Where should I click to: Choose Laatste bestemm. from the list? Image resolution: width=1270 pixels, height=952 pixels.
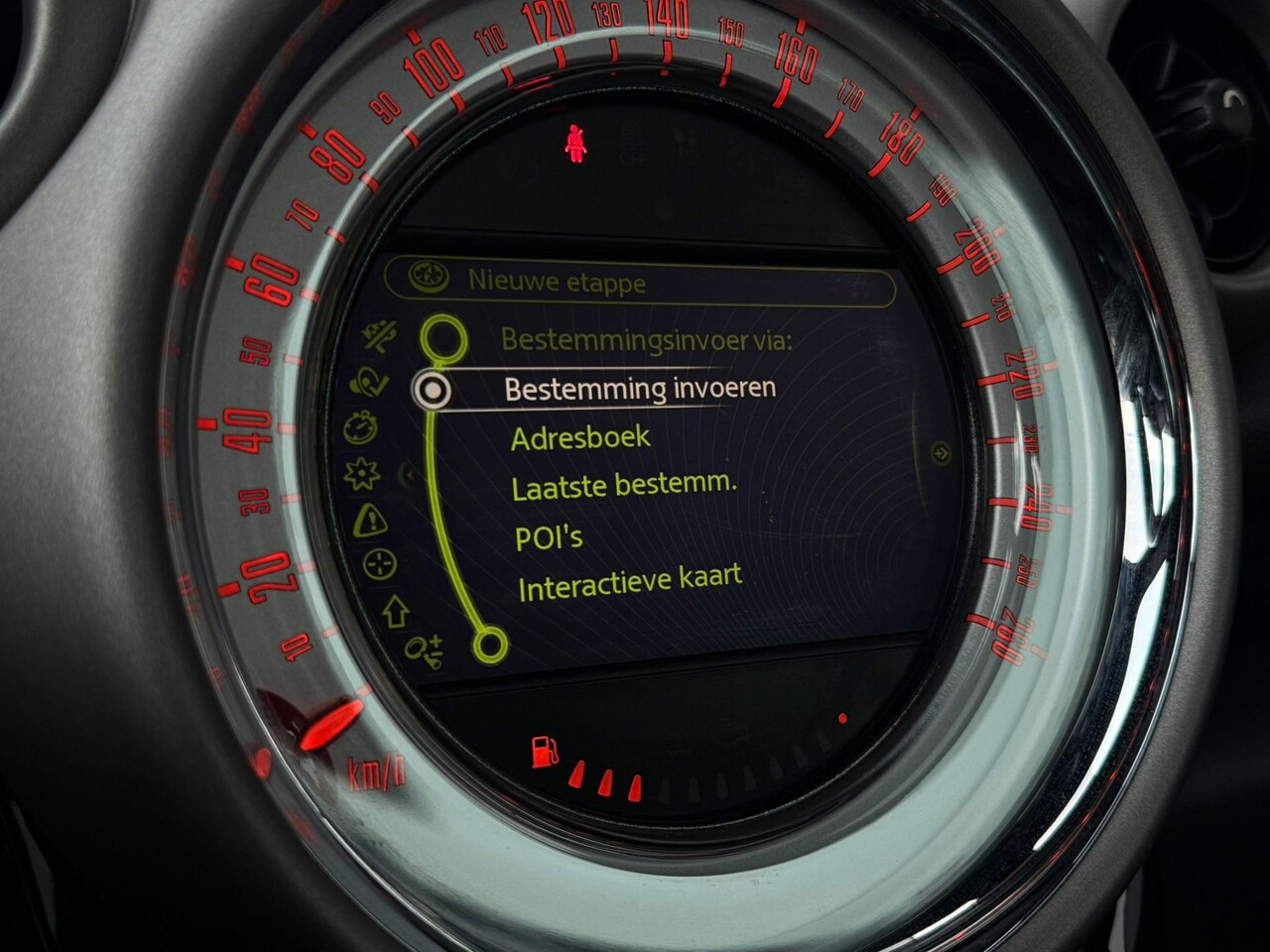624,486
